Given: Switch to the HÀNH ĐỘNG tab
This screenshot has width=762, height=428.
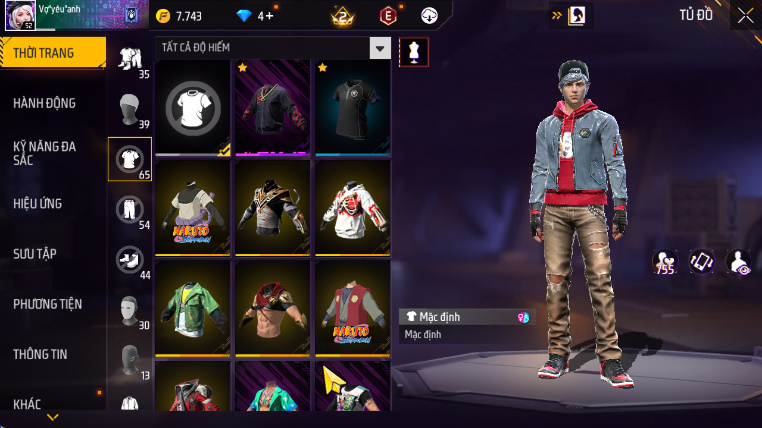Looking at the screenshot, I should click(x=45, y=103).
